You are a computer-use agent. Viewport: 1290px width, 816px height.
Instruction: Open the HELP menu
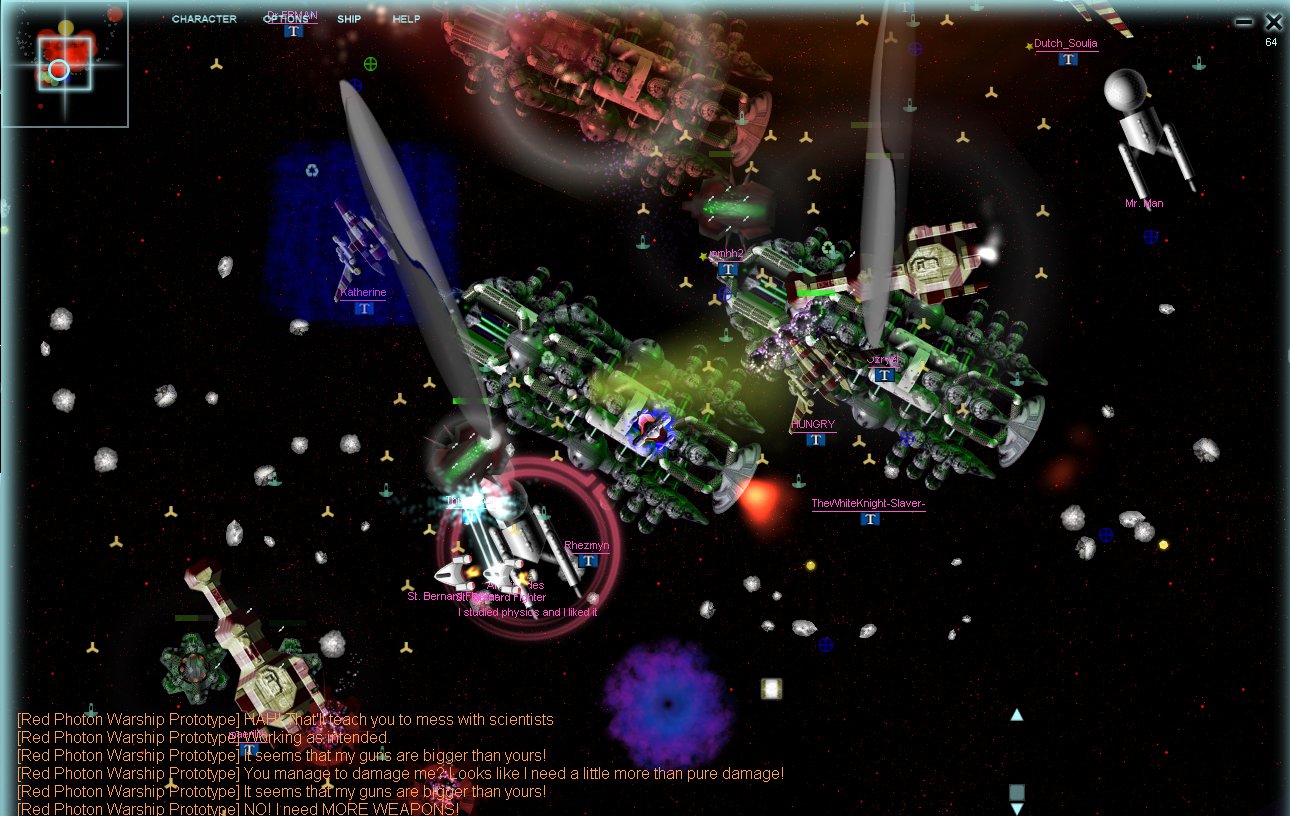(x=406, y=19)
